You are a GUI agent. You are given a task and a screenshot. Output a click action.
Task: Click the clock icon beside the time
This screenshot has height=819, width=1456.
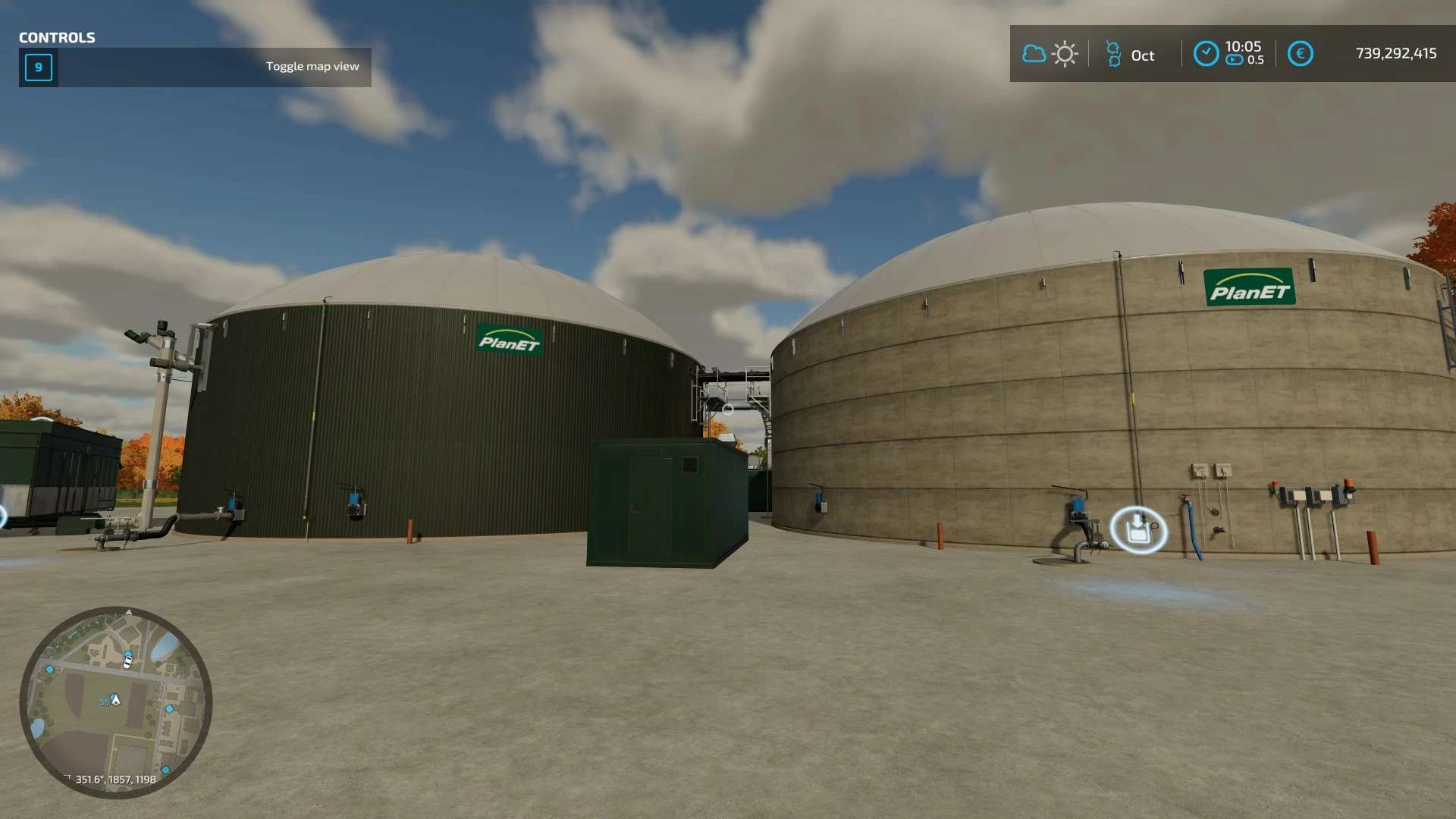pos(1206,54)
